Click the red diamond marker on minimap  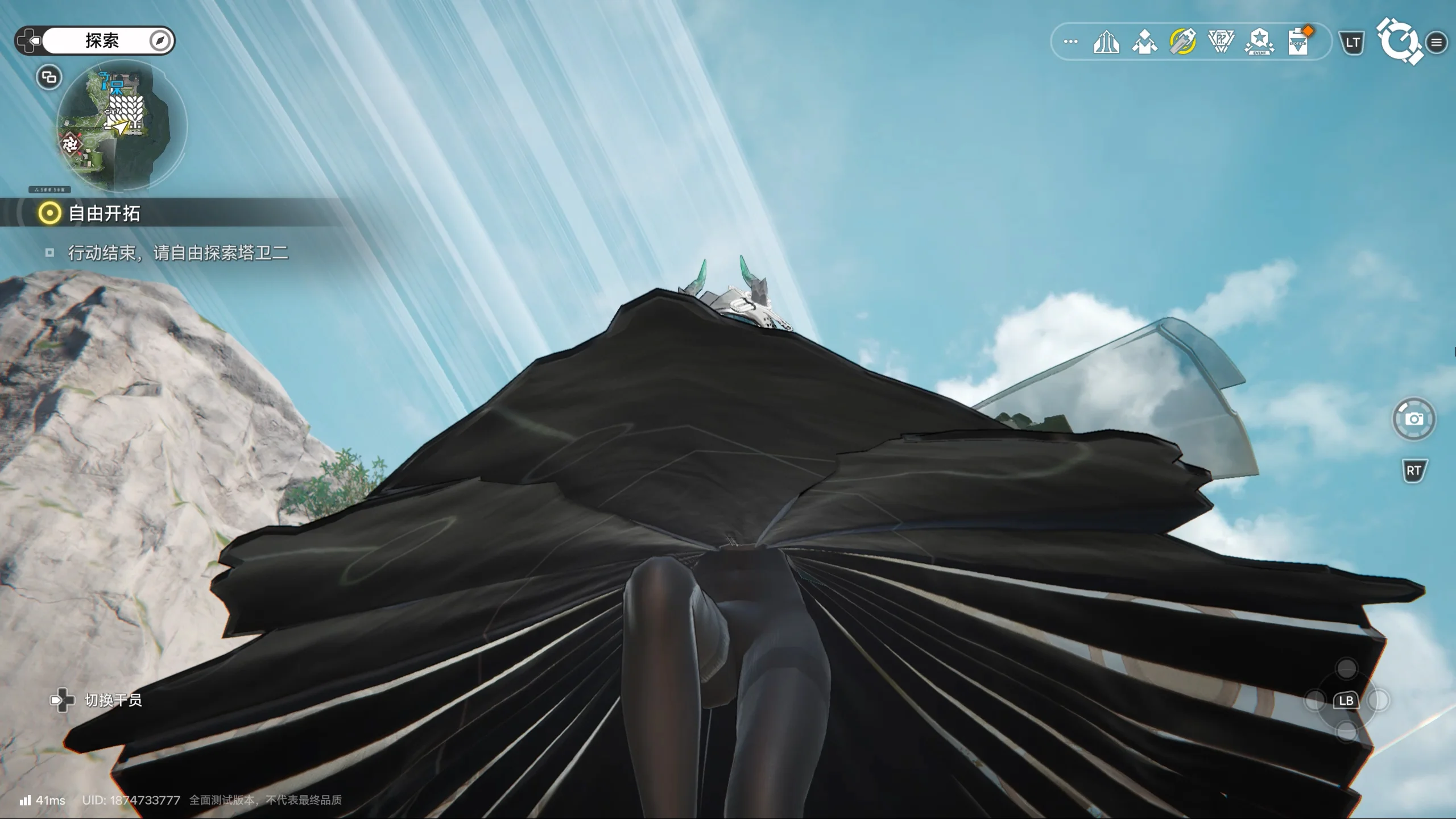(x=71, y=144)
